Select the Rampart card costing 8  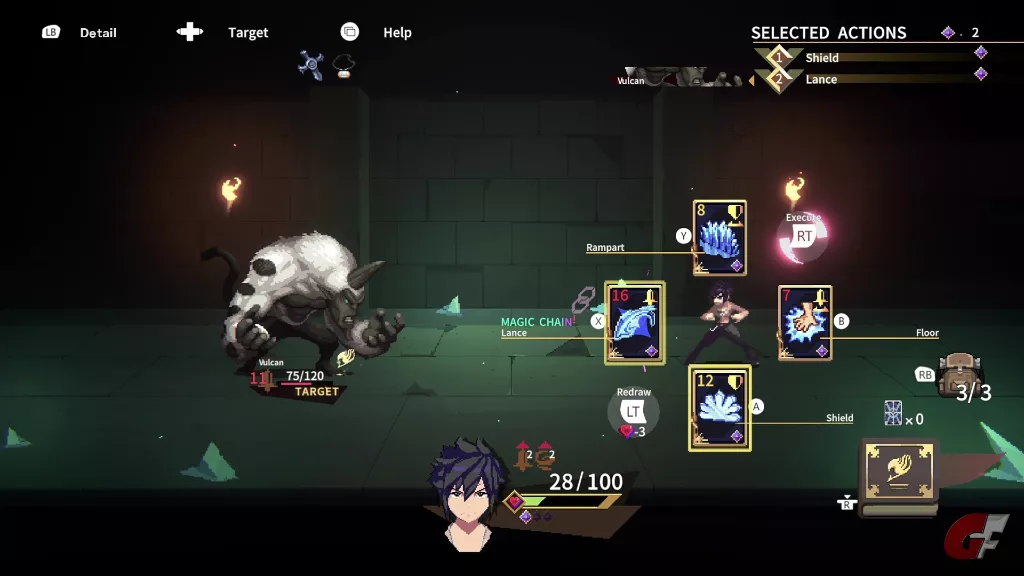[720, 238]
